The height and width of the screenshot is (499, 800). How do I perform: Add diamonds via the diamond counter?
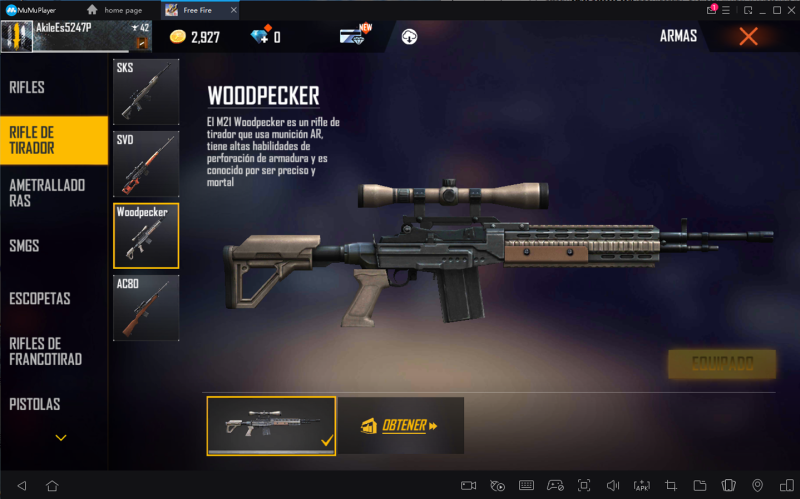[262, 37]
